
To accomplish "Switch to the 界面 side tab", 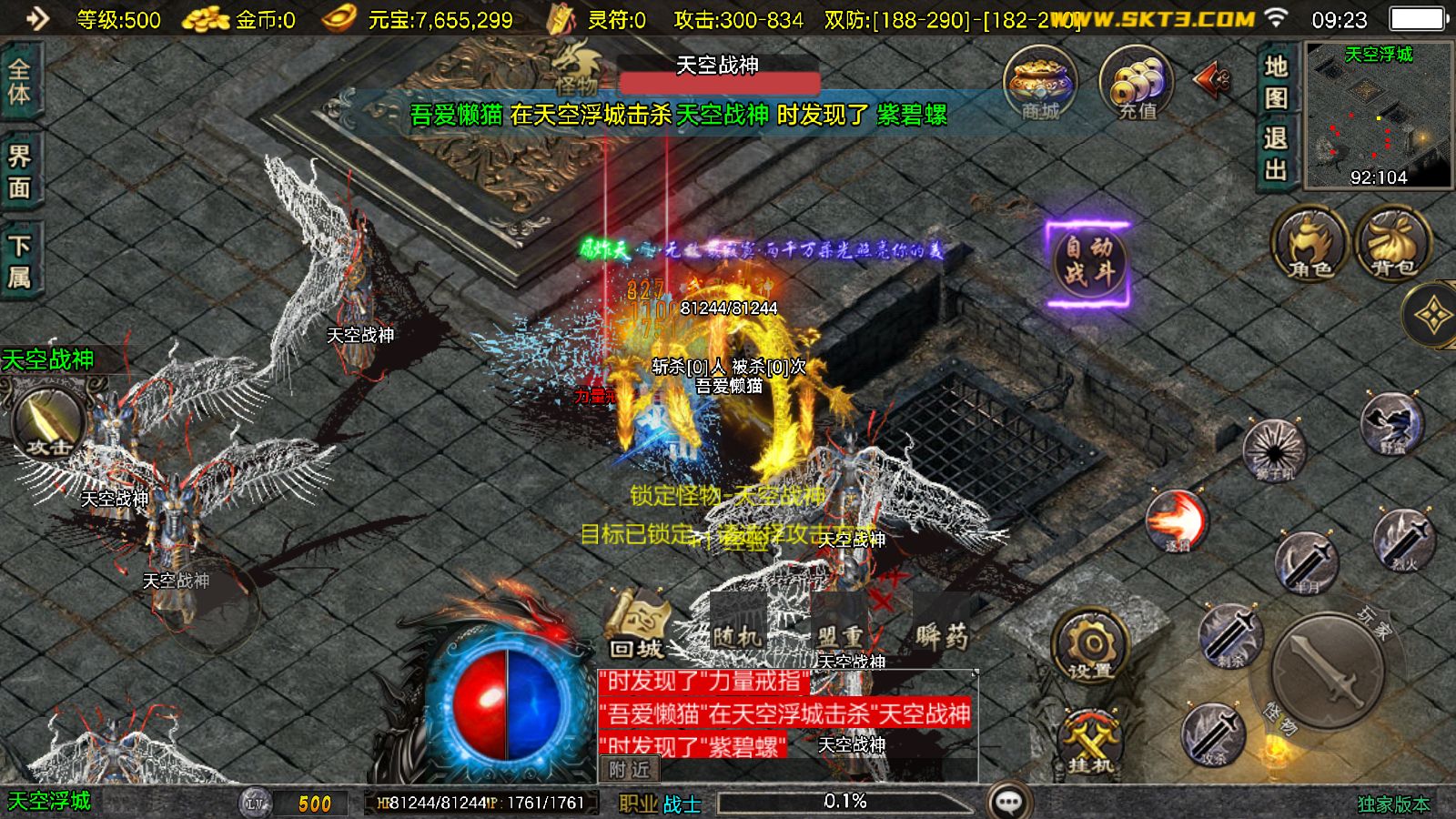I will (19, 171).
